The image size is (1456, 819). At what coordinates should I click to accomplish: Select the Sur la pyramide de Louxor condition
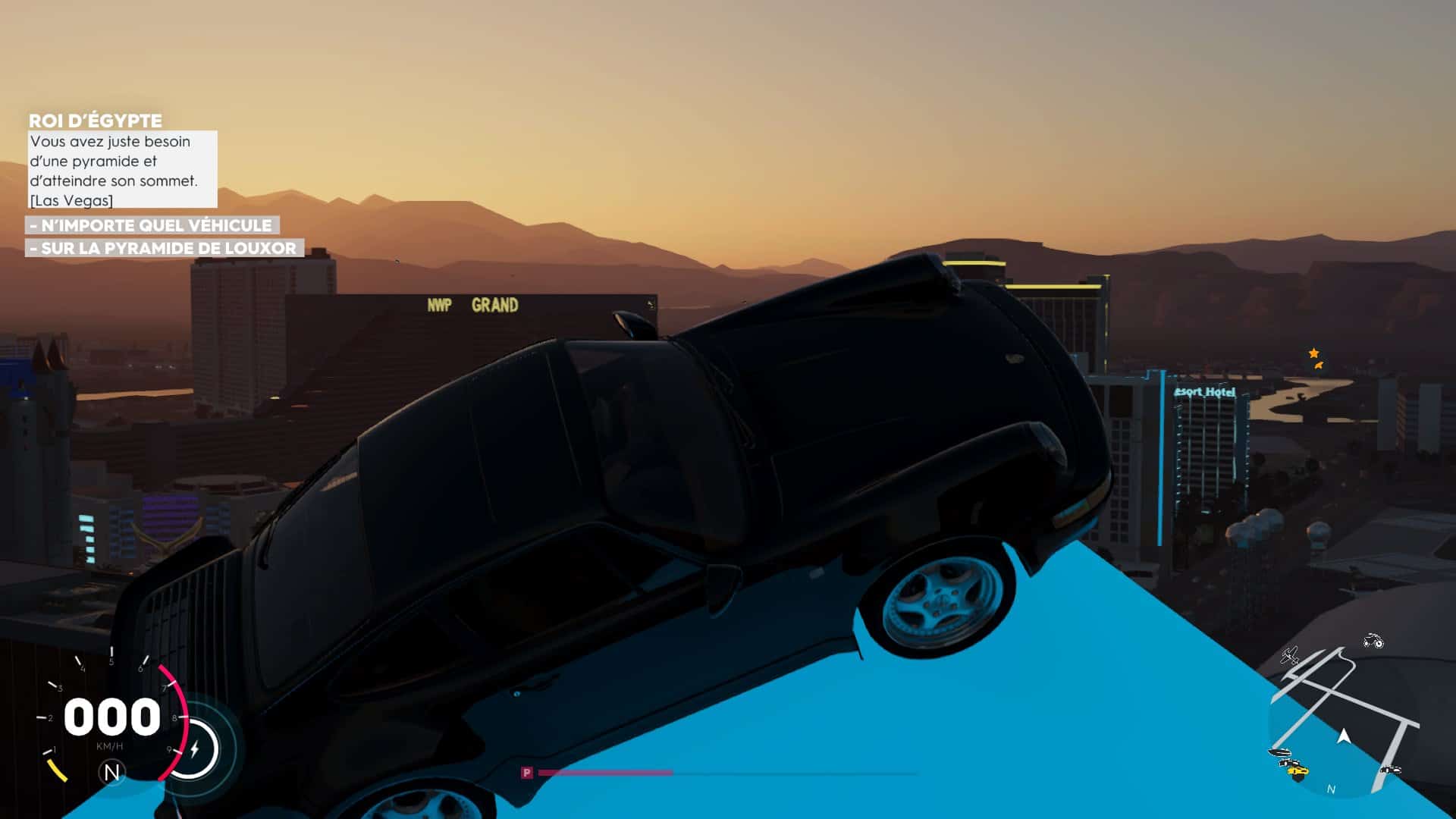tap(165, 248)
